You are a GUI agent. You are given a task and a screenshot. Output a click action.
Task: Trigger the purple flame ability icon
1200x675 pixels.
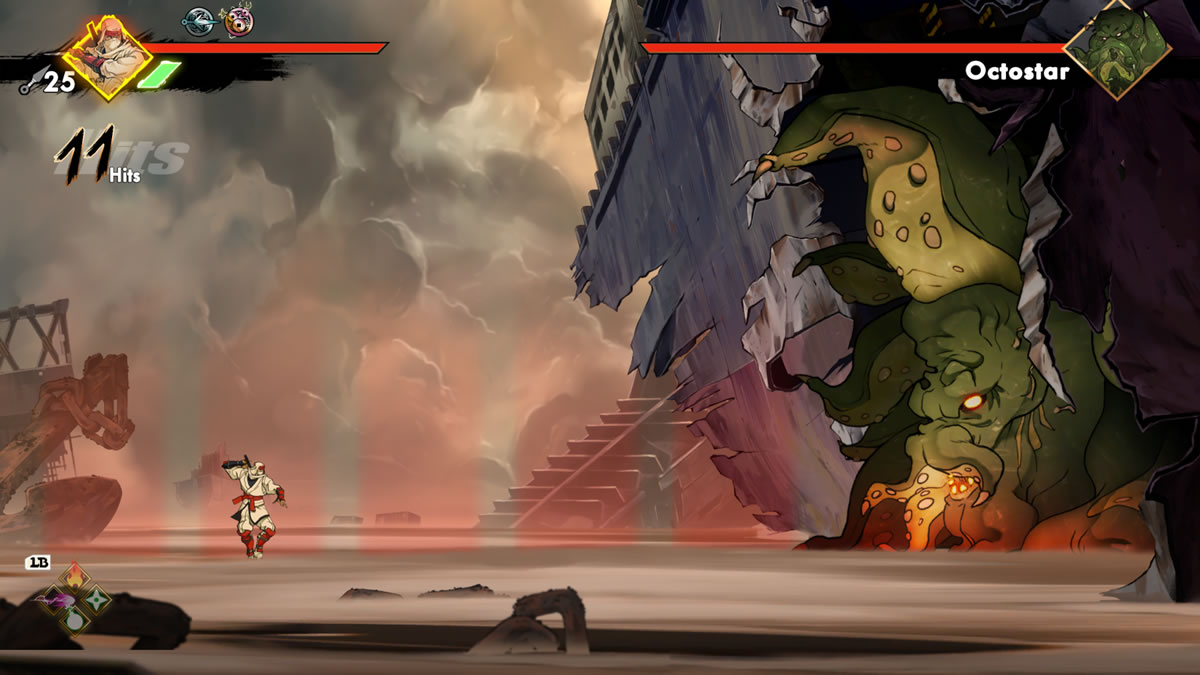point(54,599)
